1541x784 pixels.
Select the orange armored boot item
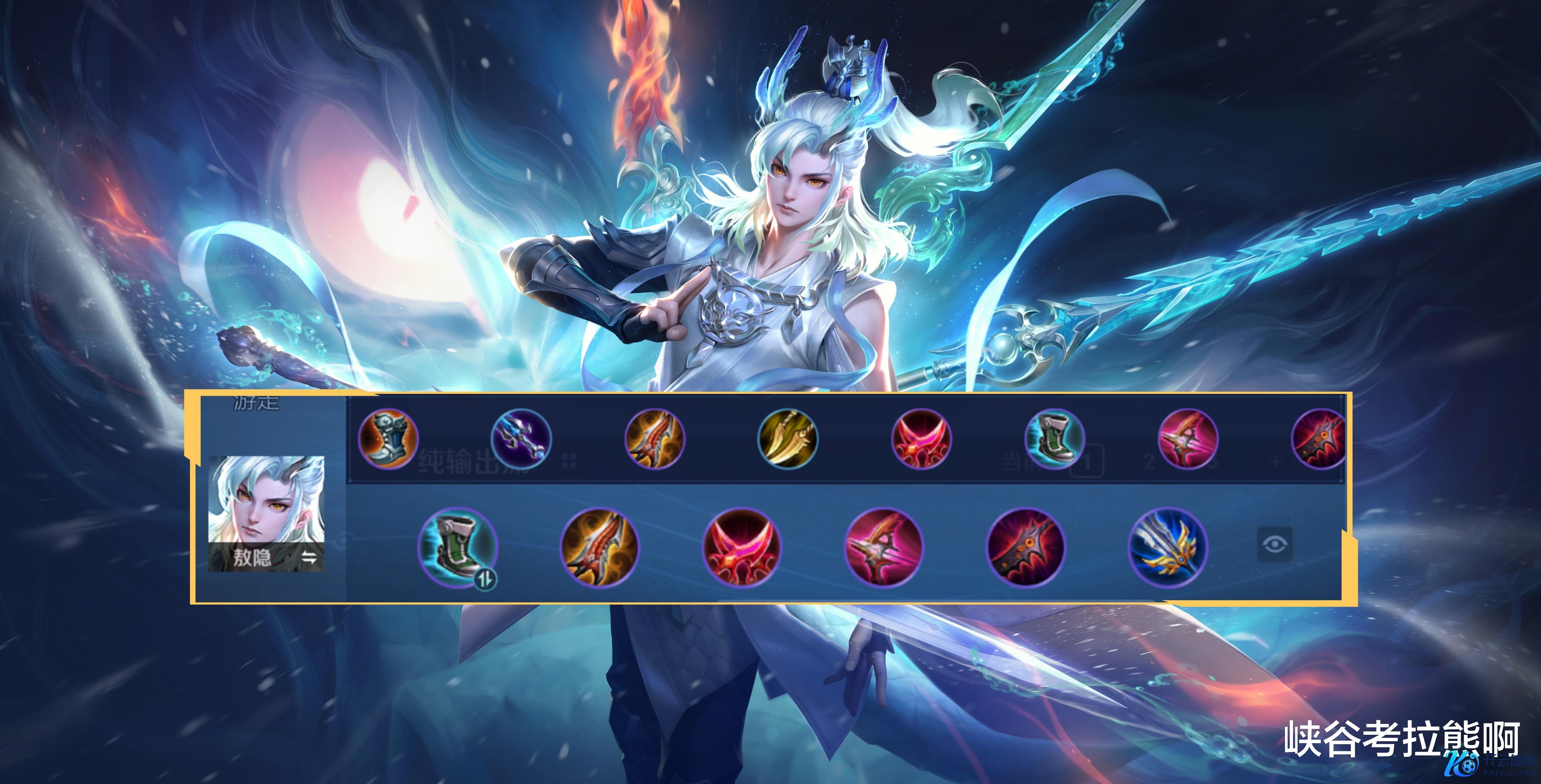click(x=388, y=438)
